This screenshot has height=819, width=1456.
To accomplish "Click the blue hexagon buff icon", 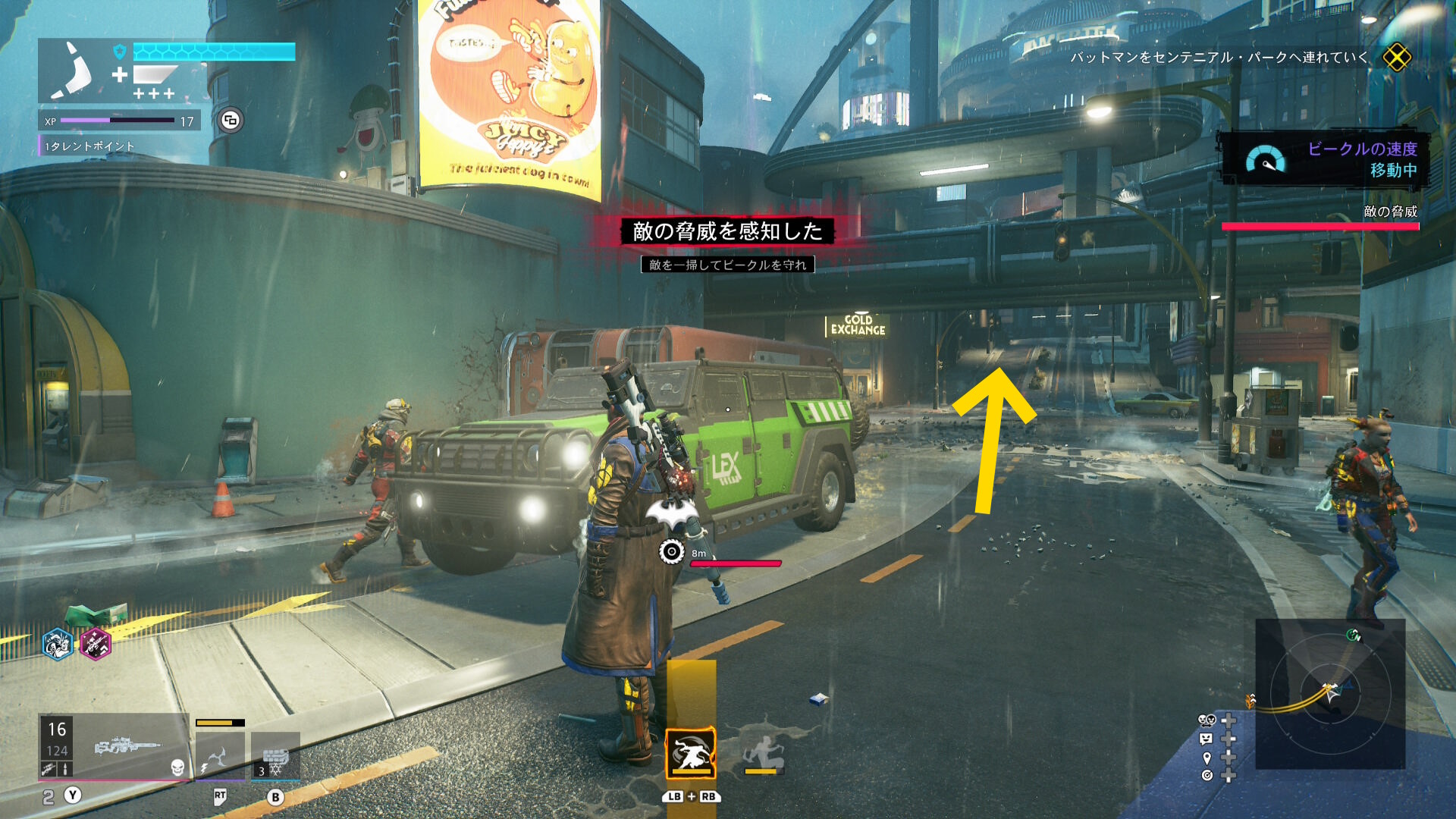I will click(x=57, y=645).
